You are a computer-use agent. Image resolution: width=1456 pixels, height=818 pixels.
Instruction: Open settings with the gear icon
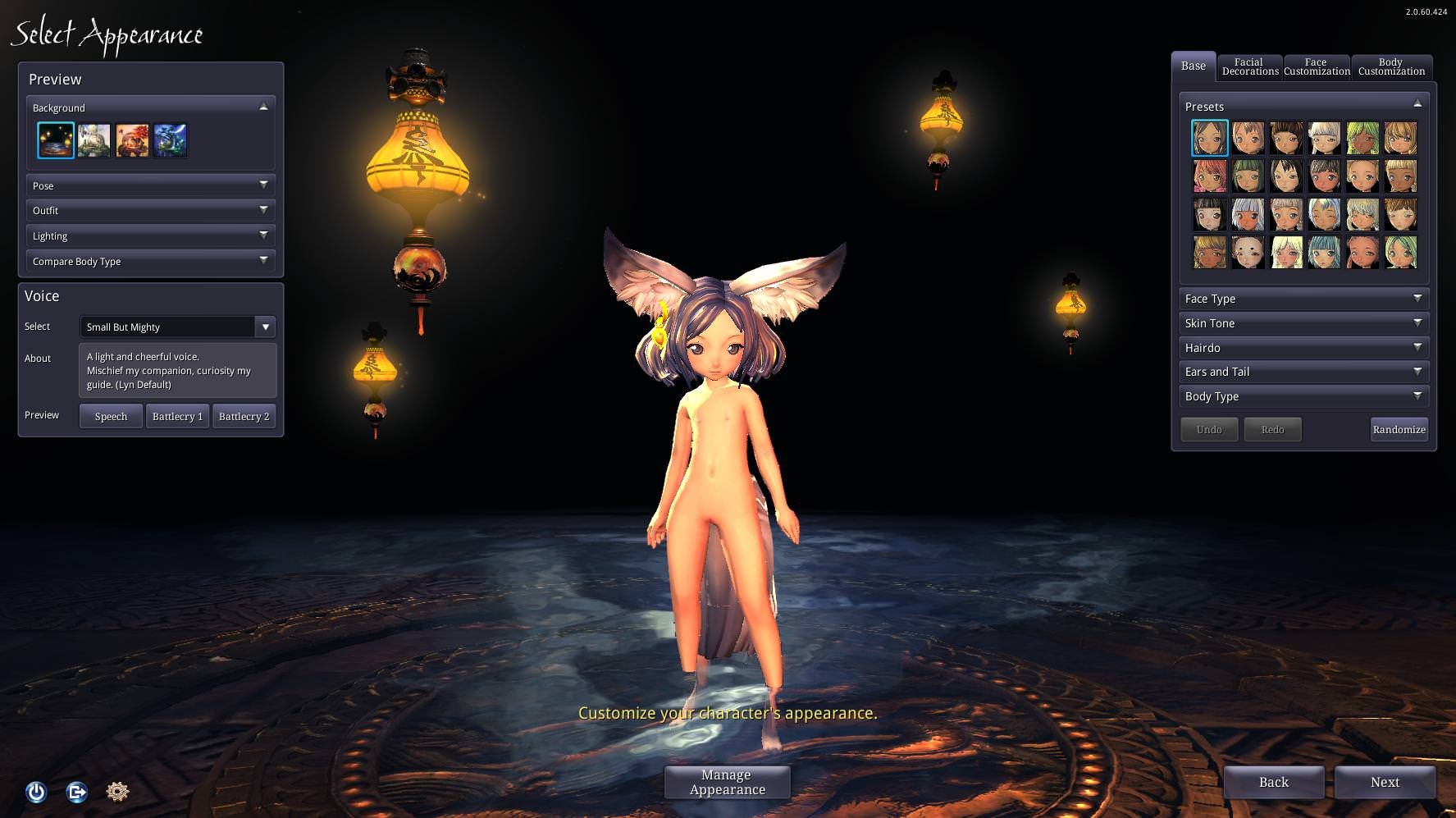pyautogui.click(x=117, y=791)
